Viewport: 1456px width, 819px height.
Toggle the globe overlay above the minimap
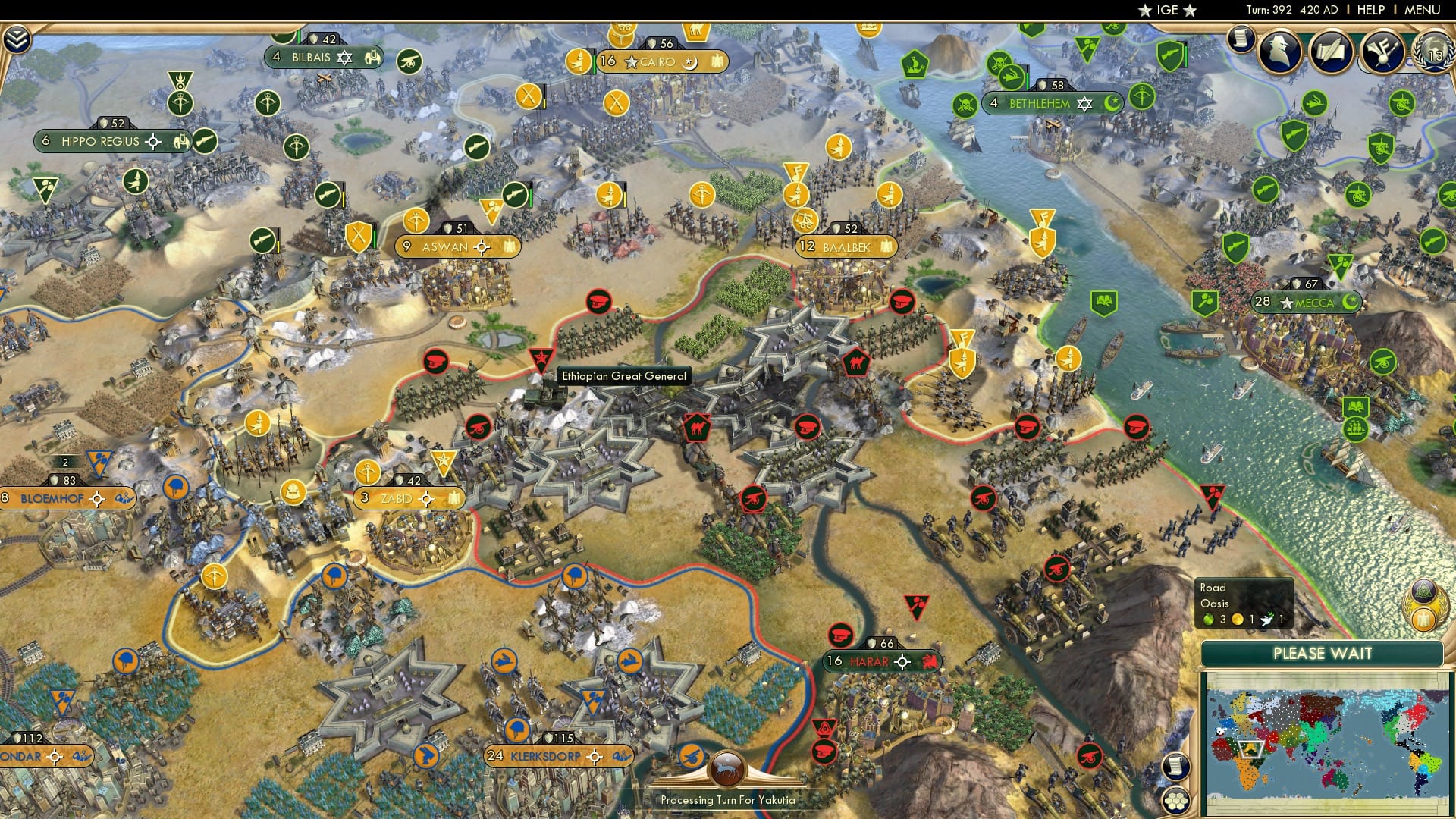click(1423, 593)
